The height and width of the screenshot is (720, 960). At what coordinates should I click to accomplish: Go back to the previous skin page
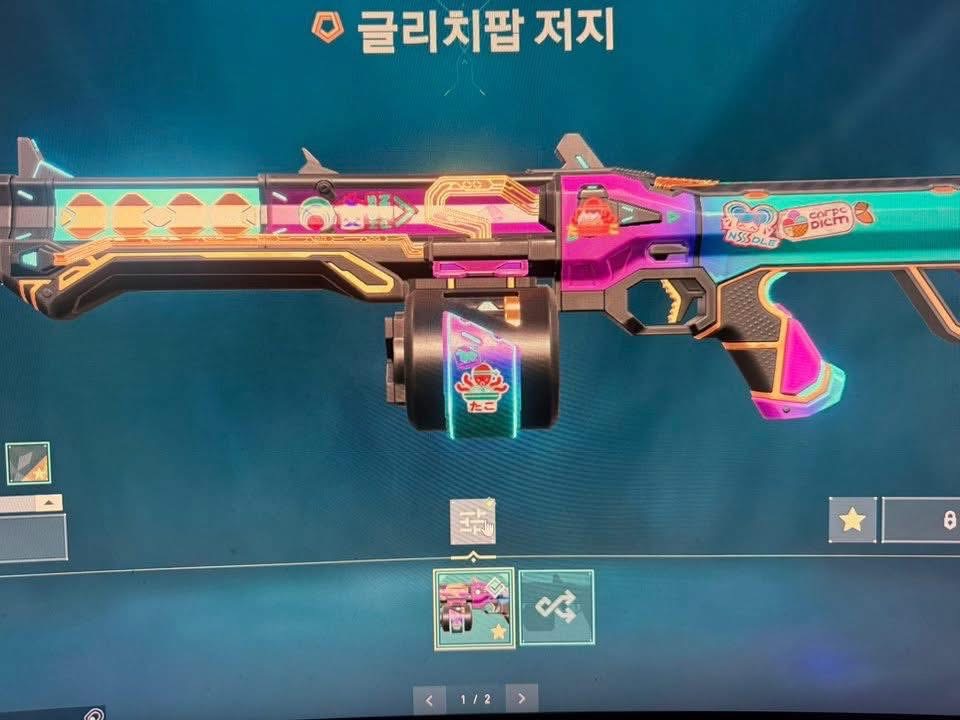(429, 698)
